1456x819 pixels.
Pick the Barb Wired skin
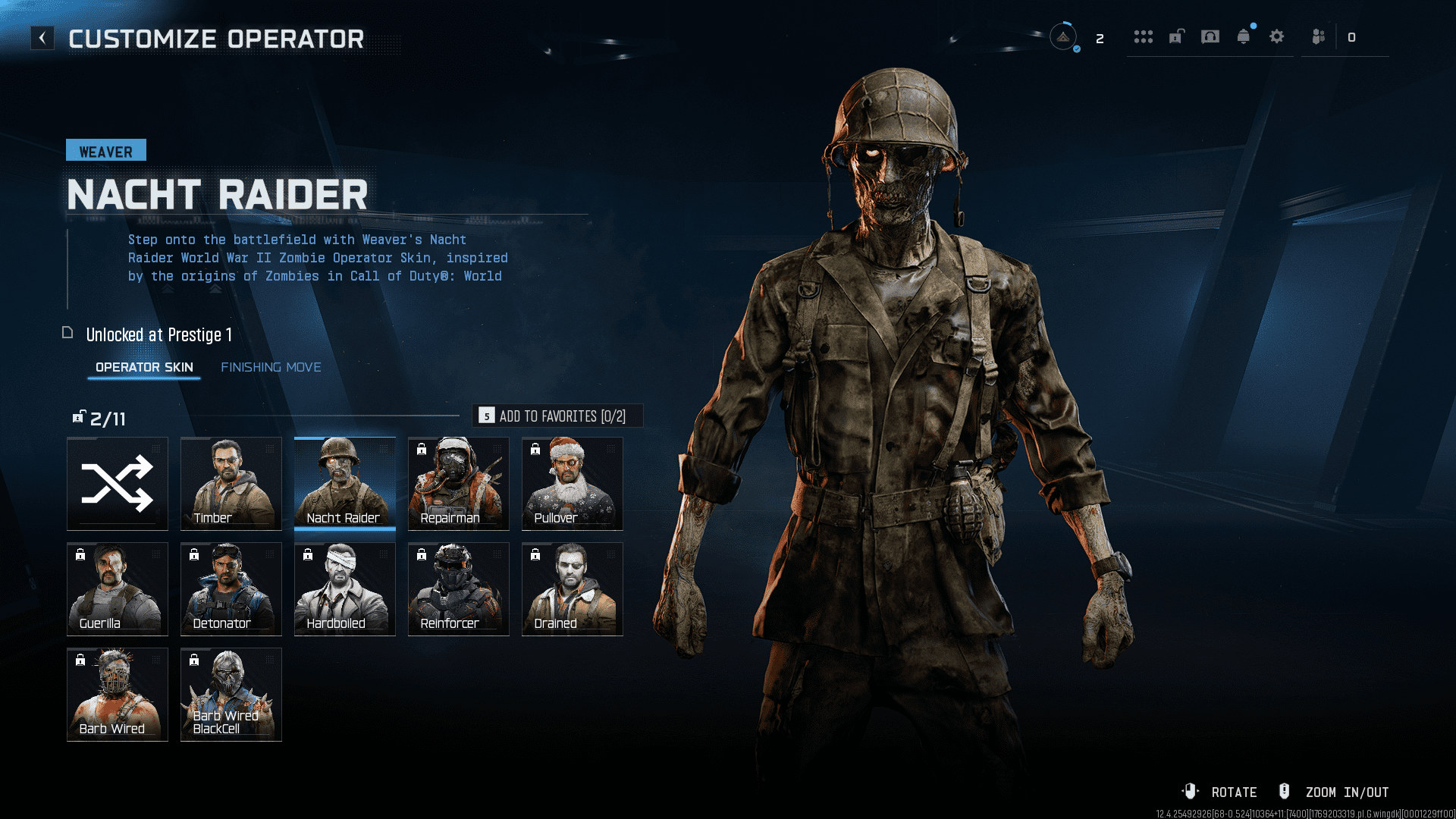(x=118, y=695)
